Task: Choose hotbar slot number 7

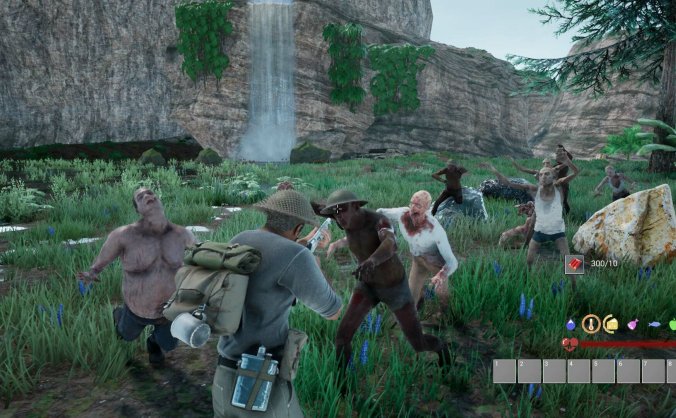Action: [x=653, y=371]
